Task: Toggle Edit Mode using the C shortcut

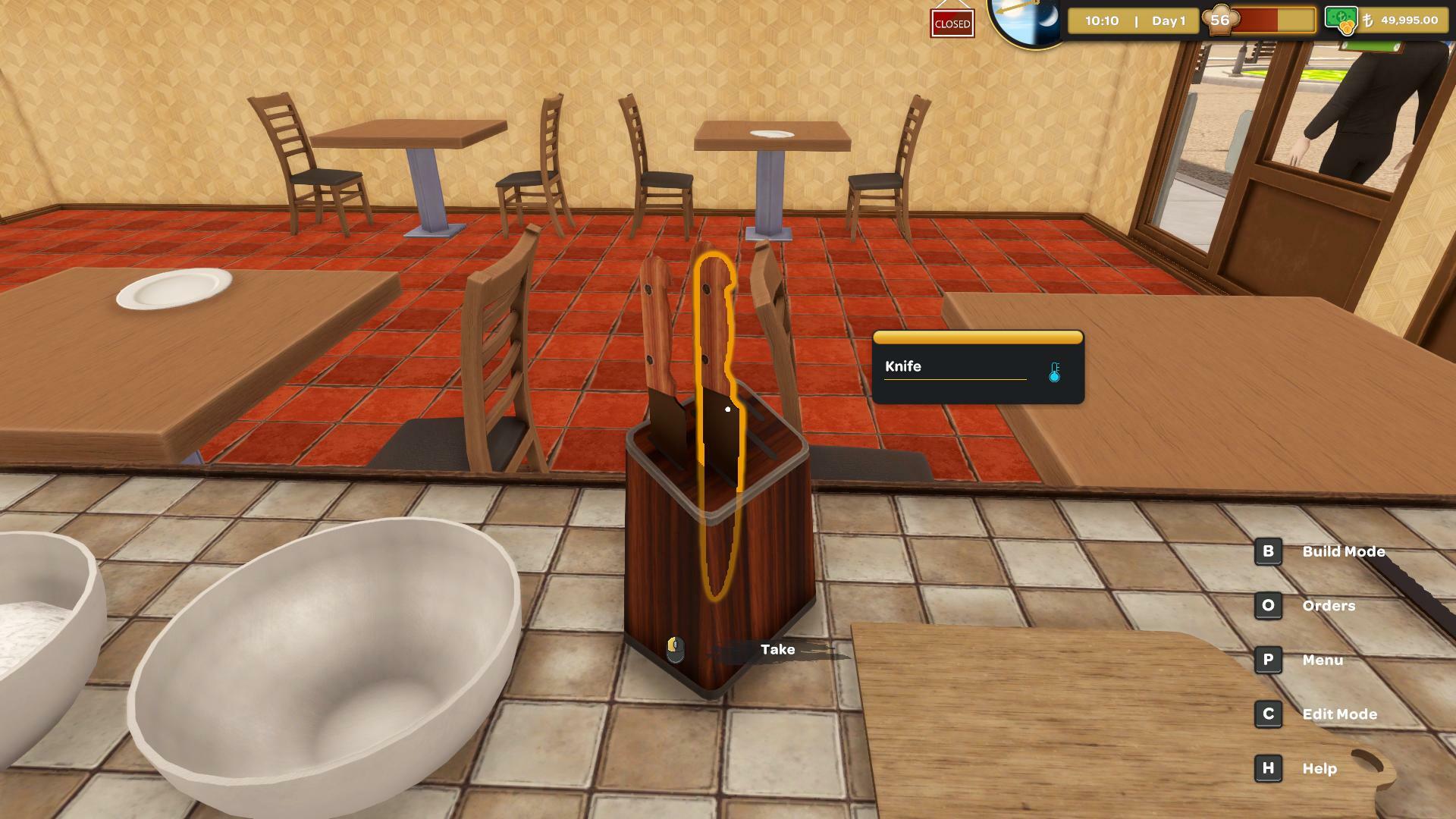Action: pos(1267,714)
